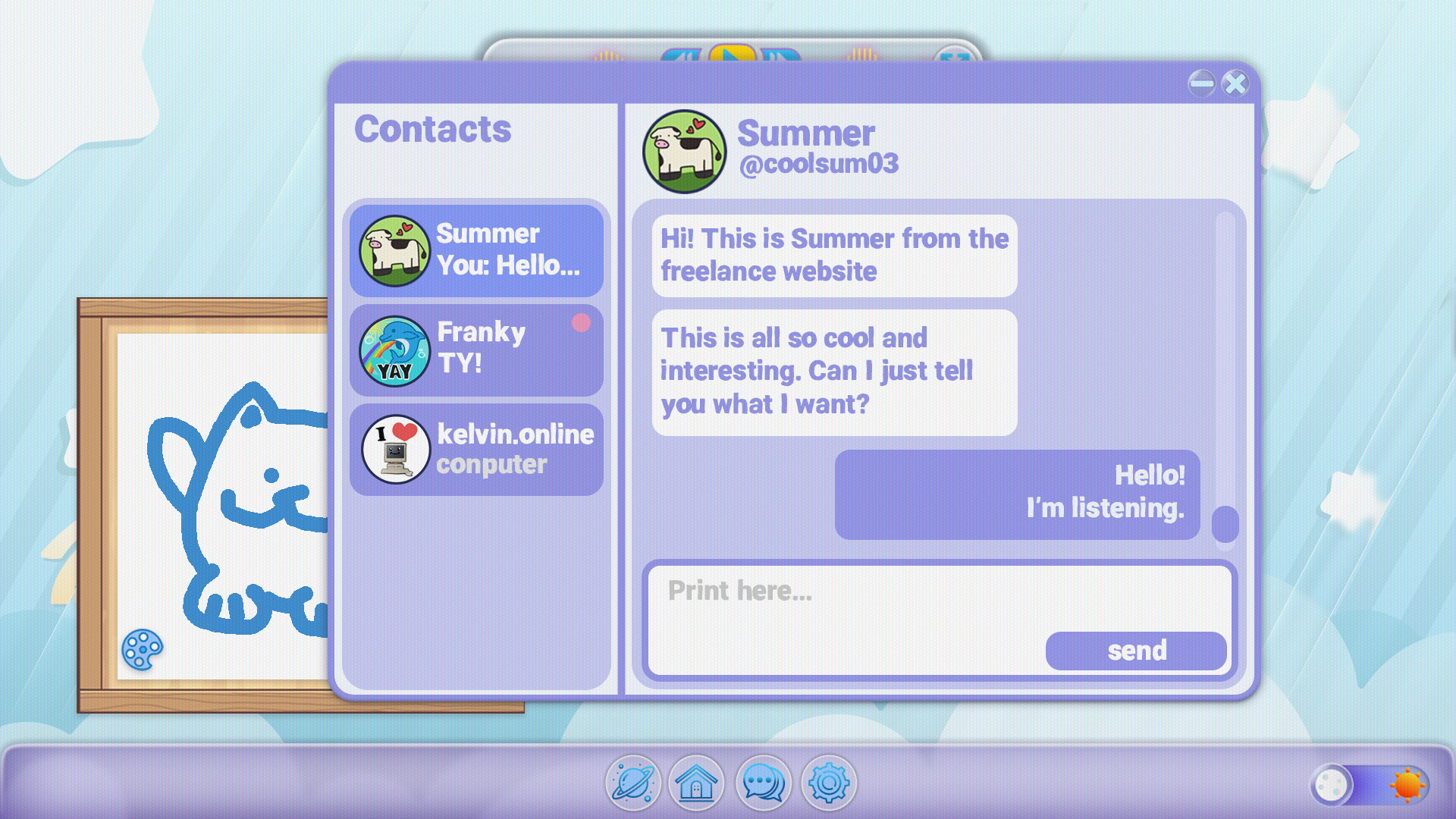1456x819 pixels.
Task: Open the planet browser icon on taskbar
Action: [x=634, y=783]
